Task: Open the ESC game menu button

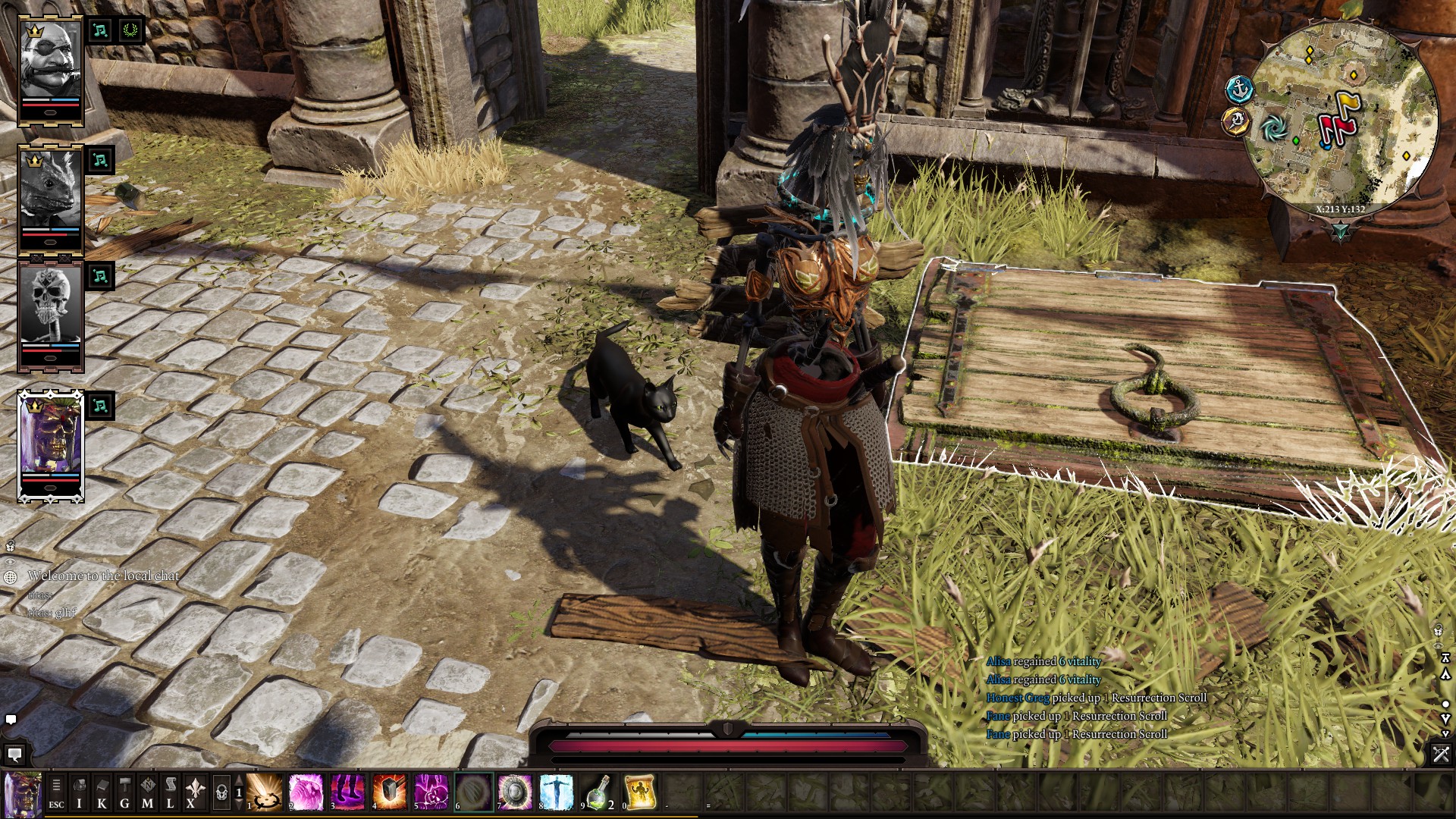Action: [x=56, y=793]
